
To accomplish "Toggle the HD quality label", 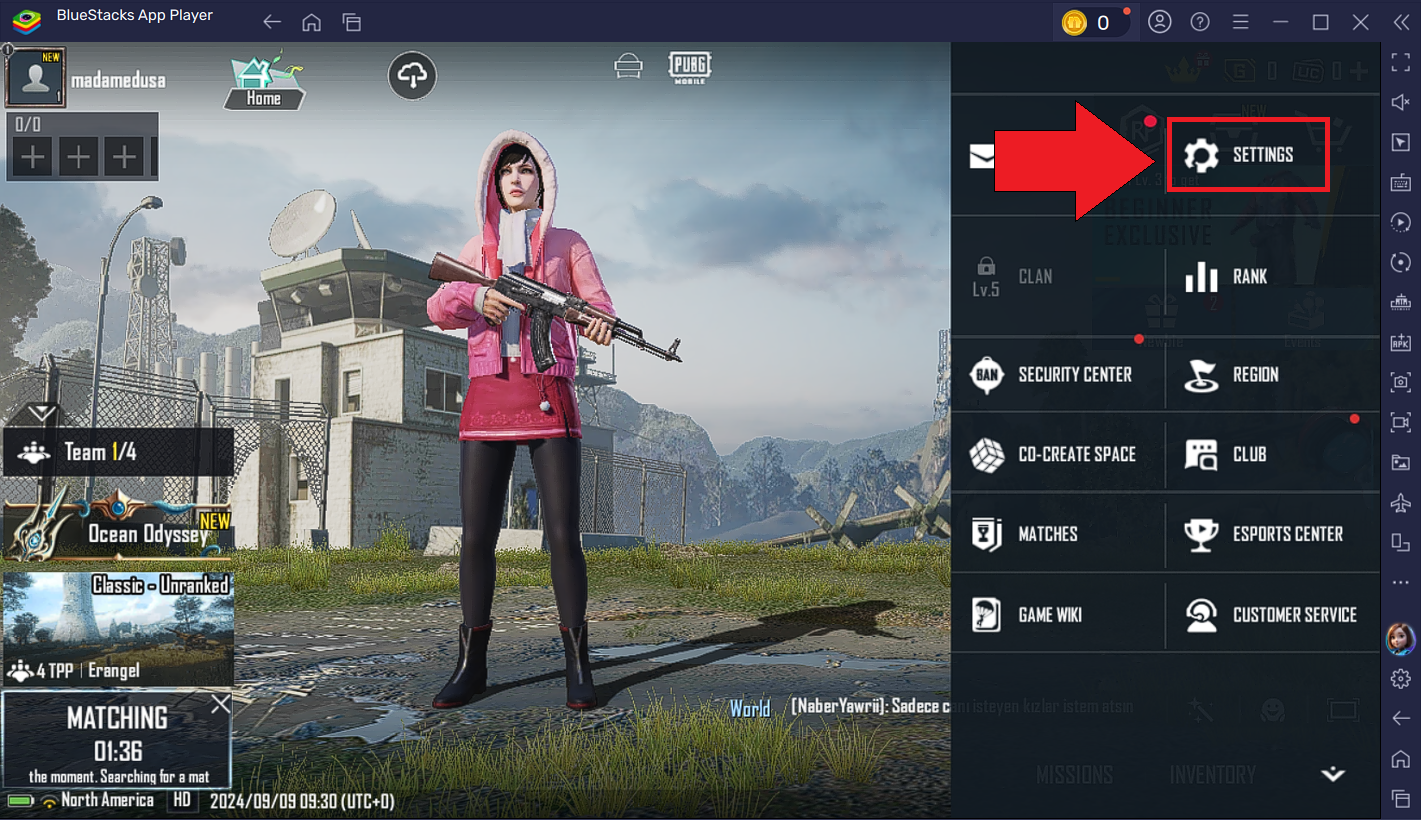I will tap(183, 800).
